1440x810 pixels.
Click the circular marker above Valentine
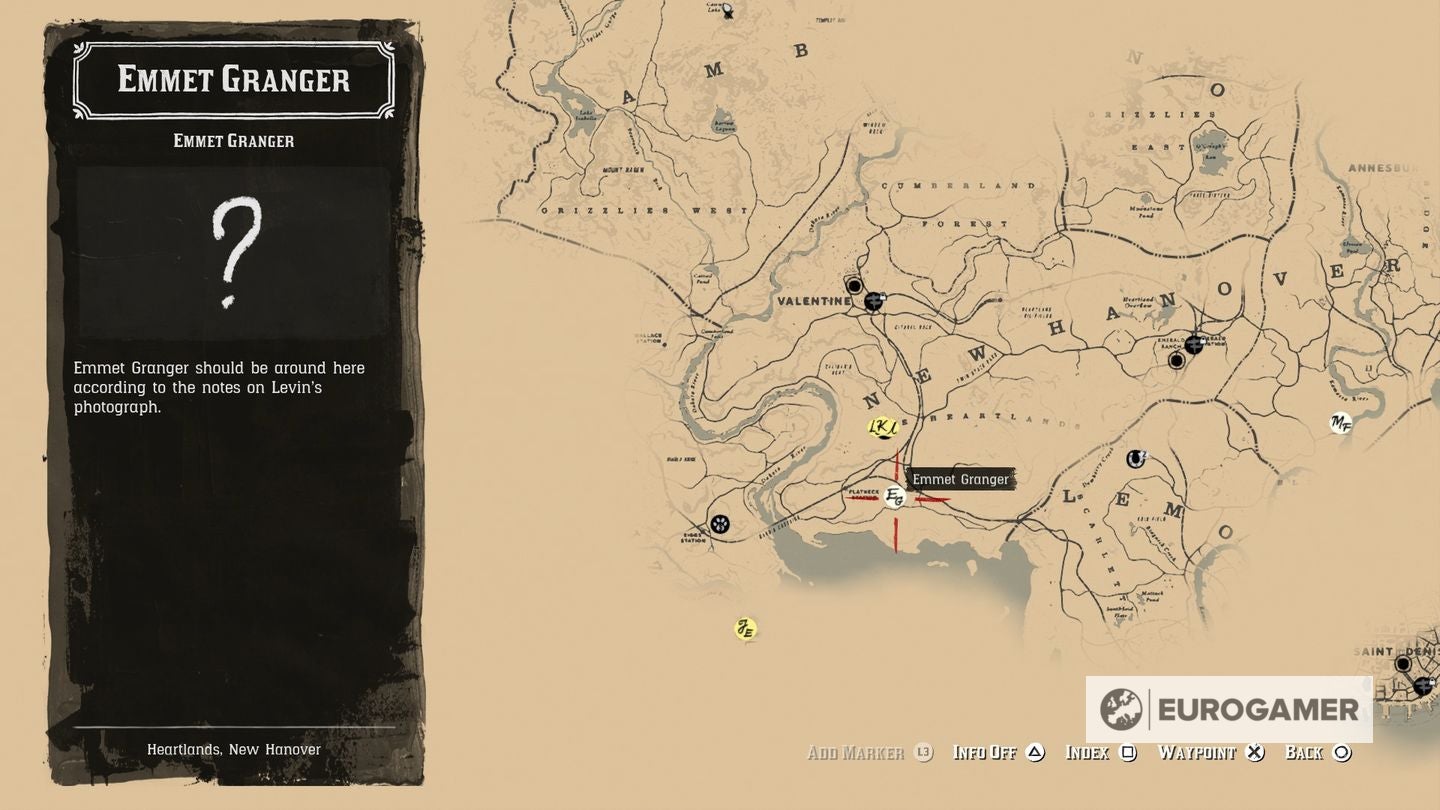coord(853,286)
